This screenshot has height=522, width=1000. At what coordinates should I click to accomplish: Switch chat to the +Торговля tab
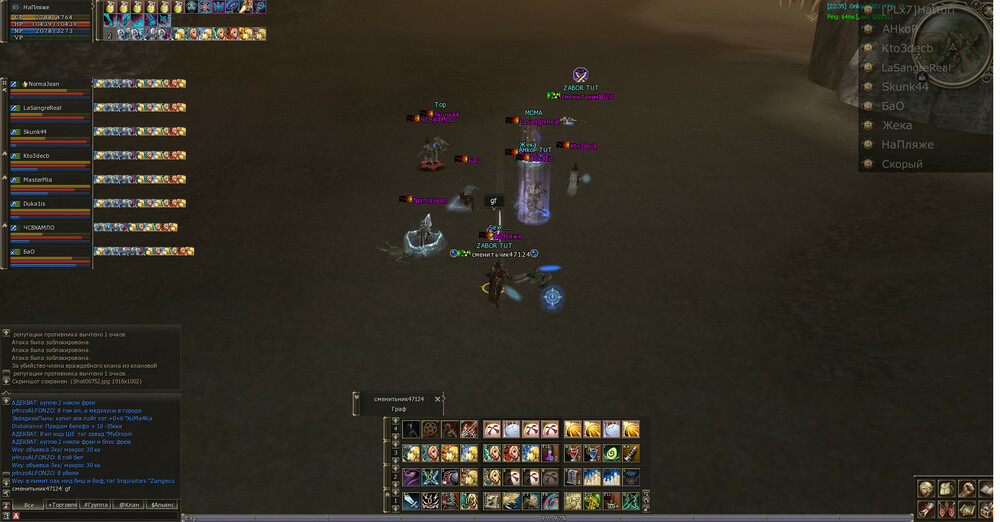coord(62,505)
